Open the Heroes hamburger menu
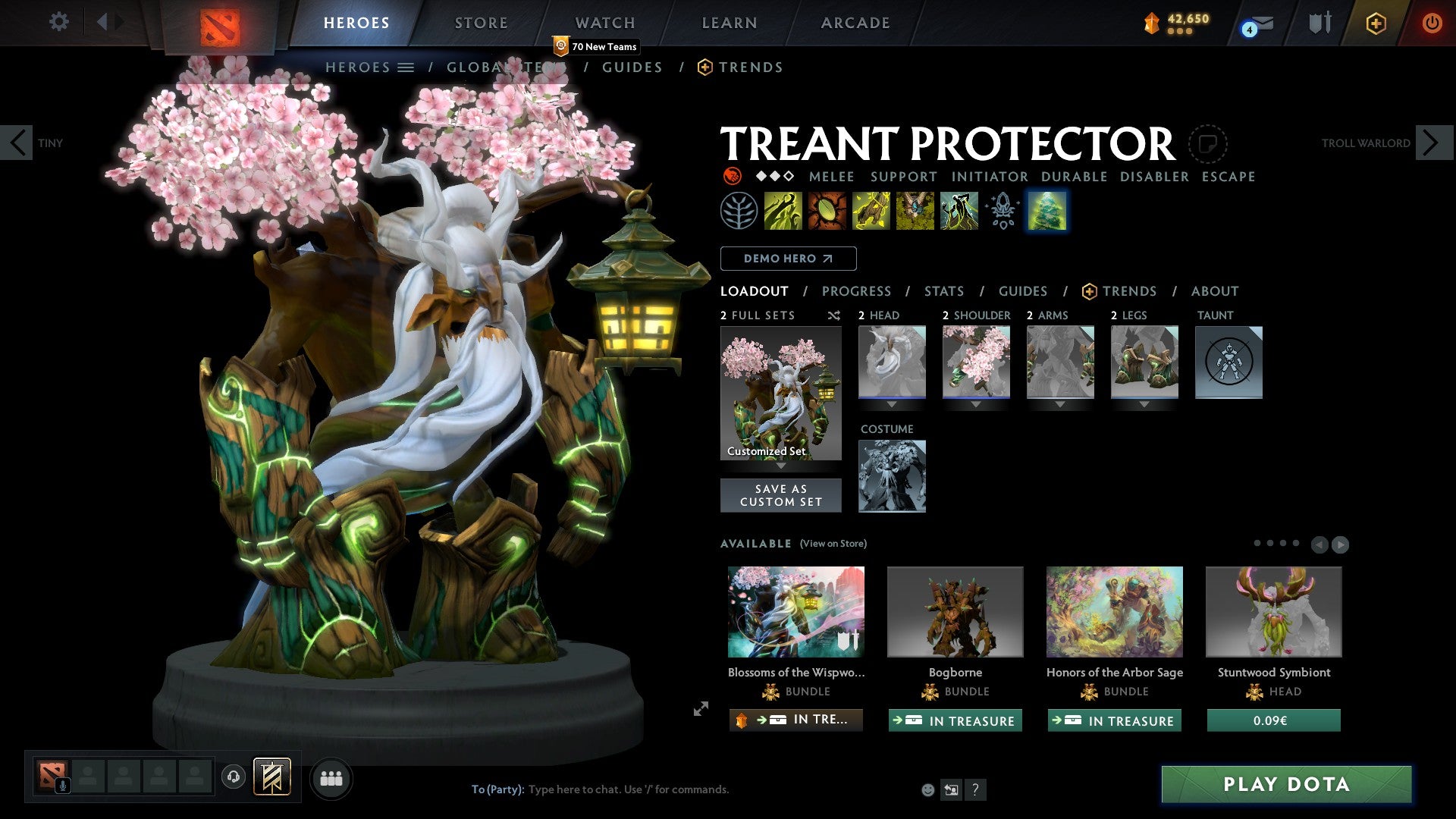The height and width of the screenshot is (819, 1456). (404, 67)
